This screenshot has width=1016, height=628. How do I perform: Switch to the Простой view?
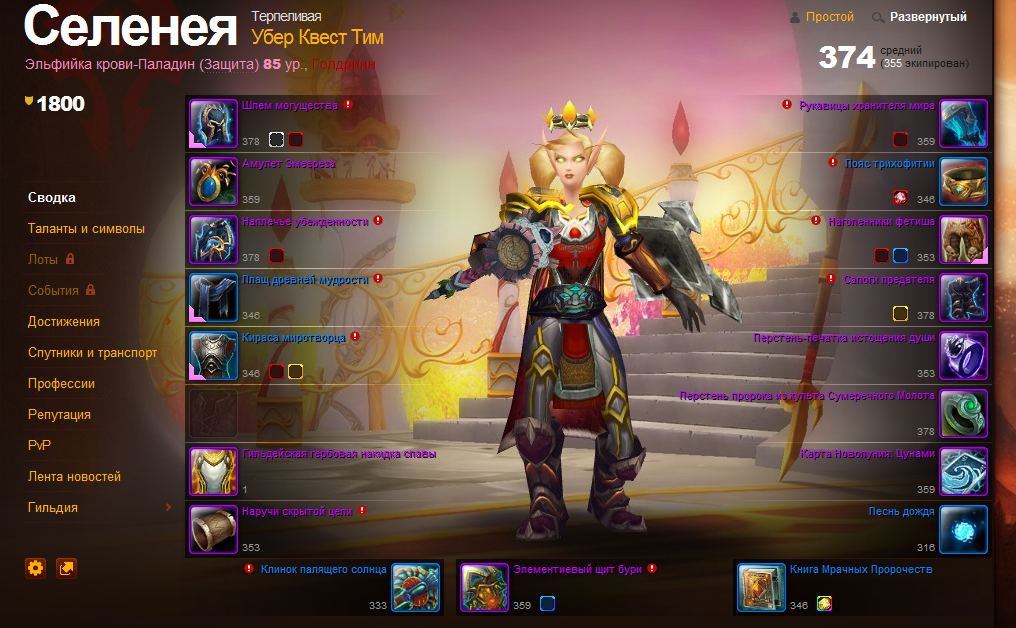pyautogui.click(x=829, y=17)
